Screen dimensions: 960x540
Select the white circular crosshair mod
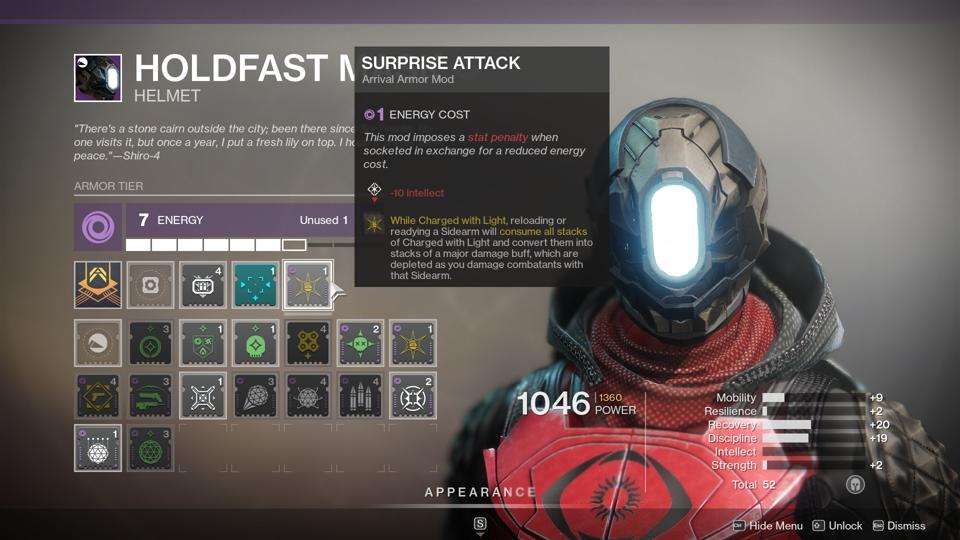pos(412,396)
